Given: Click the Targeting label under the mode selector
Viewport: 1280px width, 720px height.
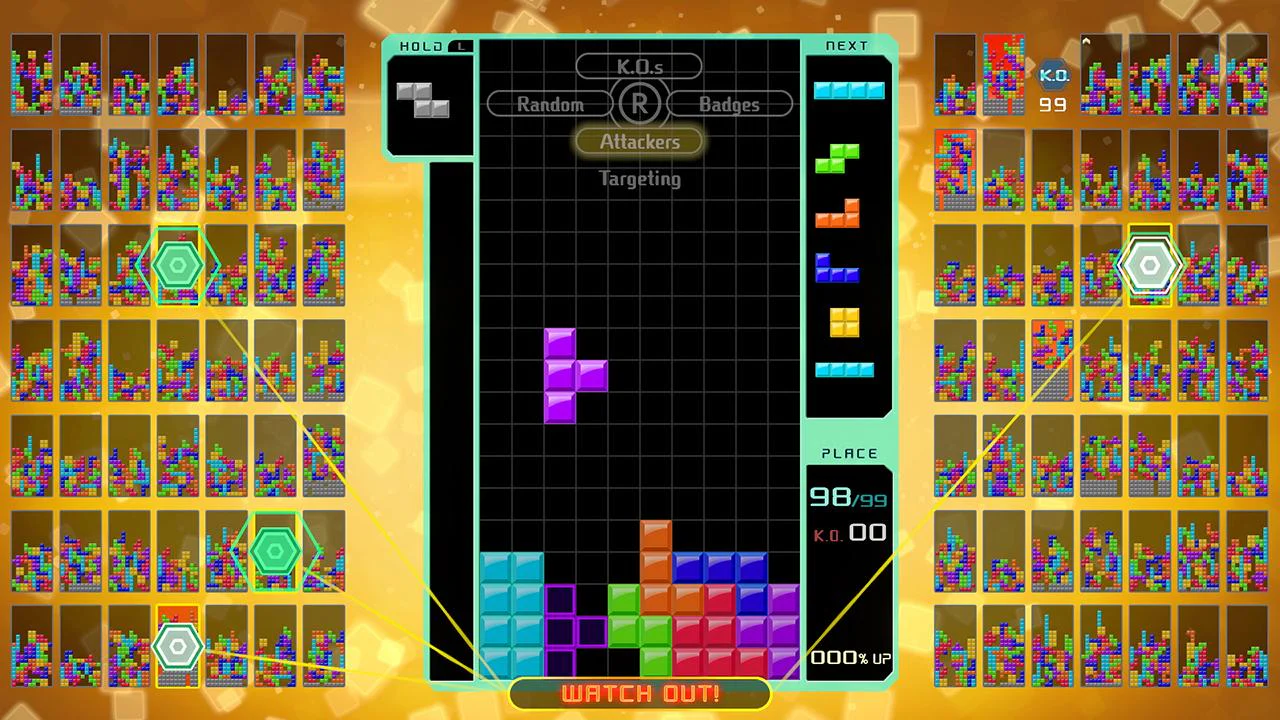Looking at the screenshot, I should tap(639, 179).
